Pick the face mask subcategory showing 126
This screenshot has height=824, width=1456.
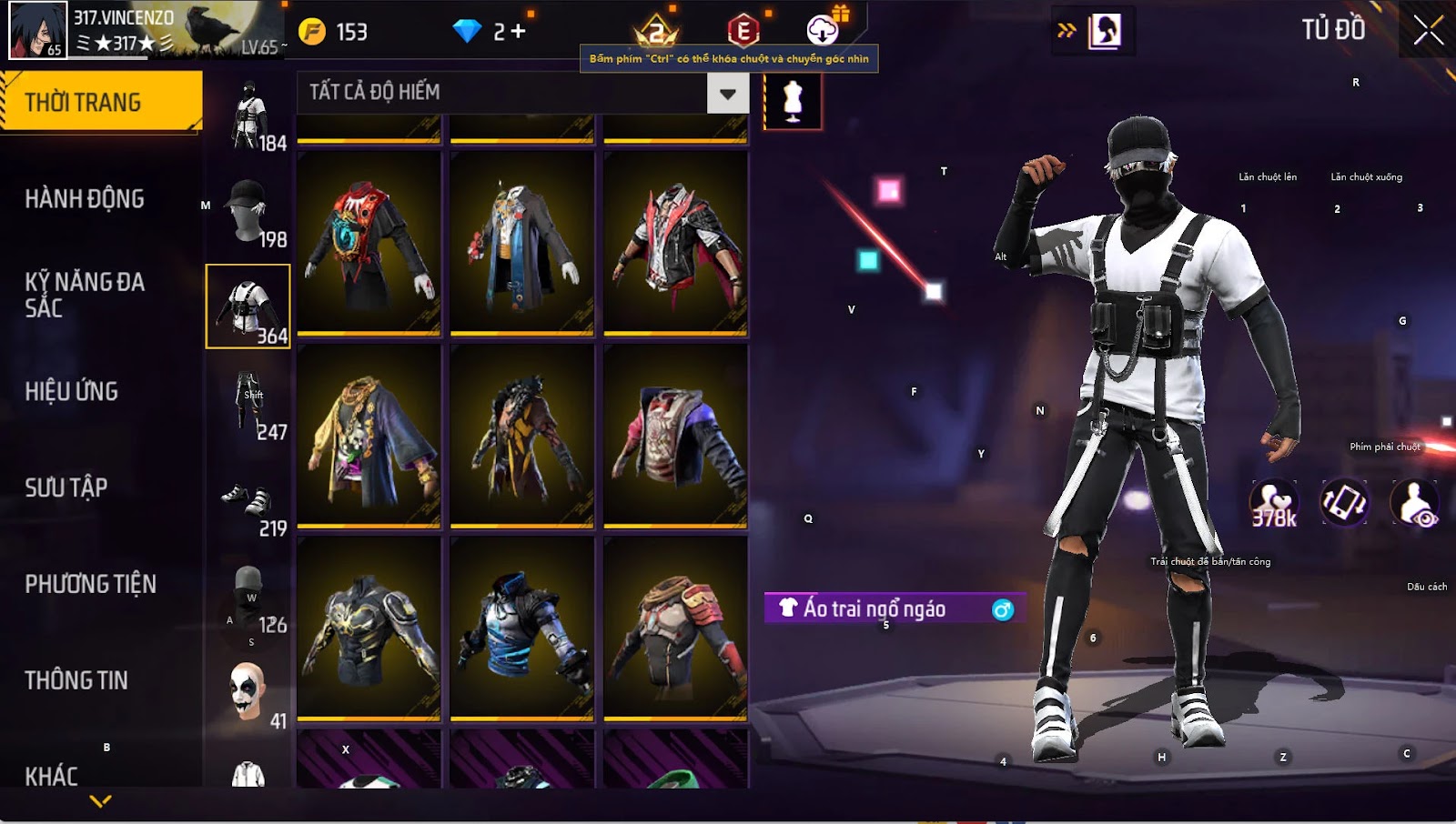[248, 597]
